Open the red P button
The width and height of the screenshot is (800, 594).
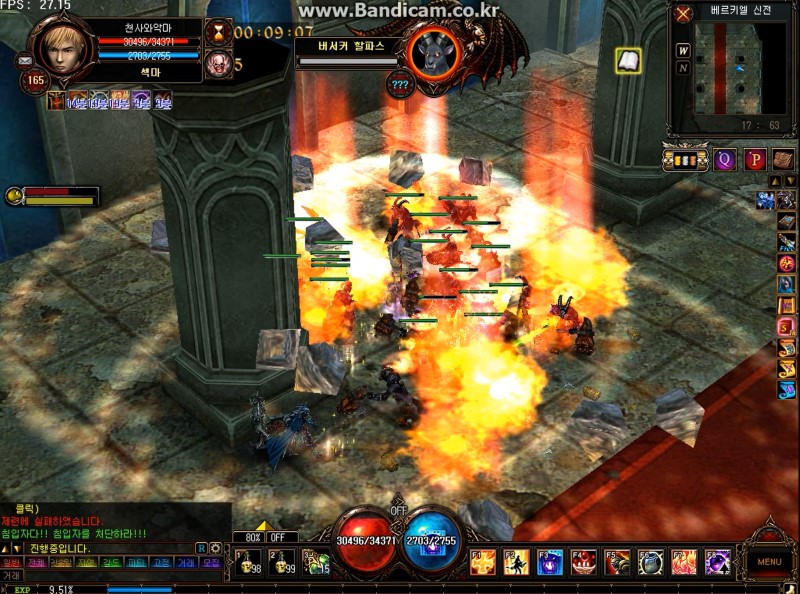pos(754,158)
